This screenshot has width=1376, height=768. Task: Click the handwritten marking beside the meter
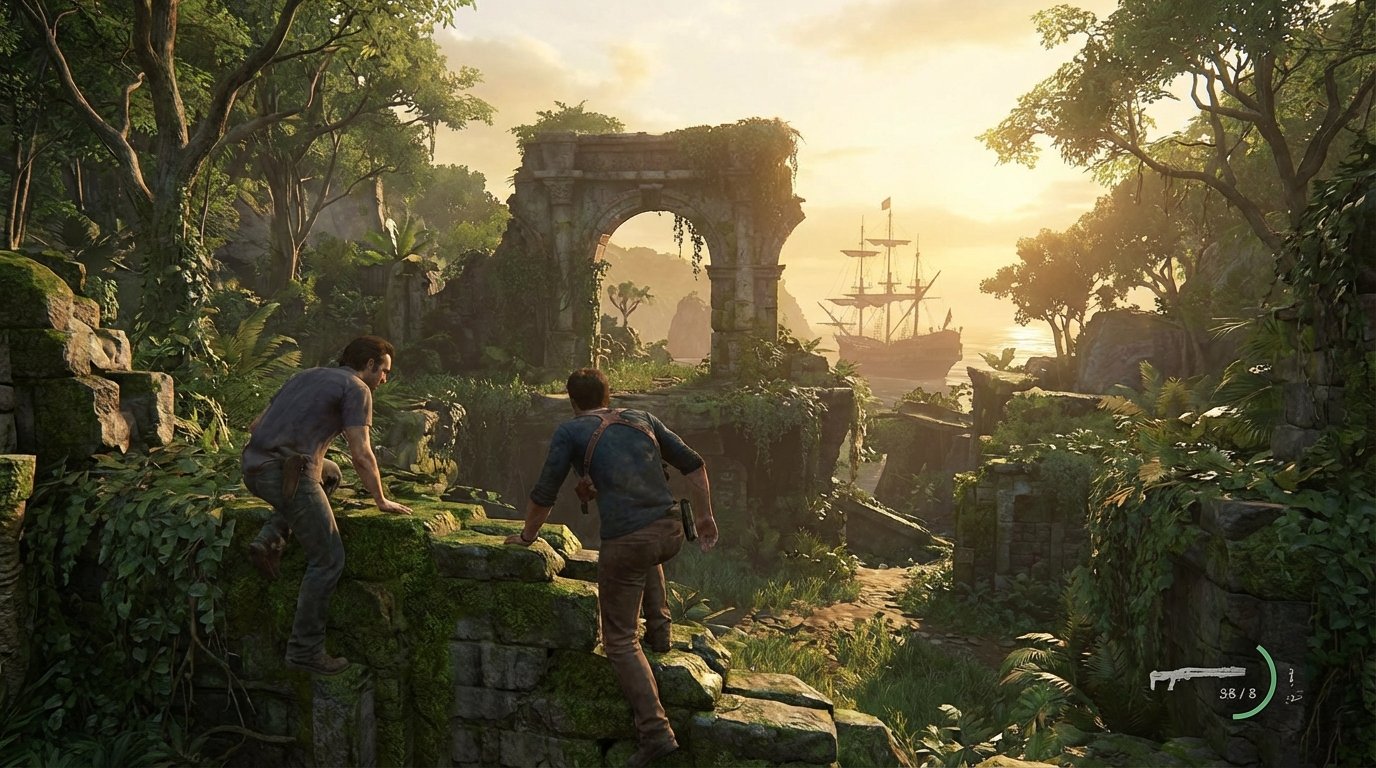(1293, 685)
